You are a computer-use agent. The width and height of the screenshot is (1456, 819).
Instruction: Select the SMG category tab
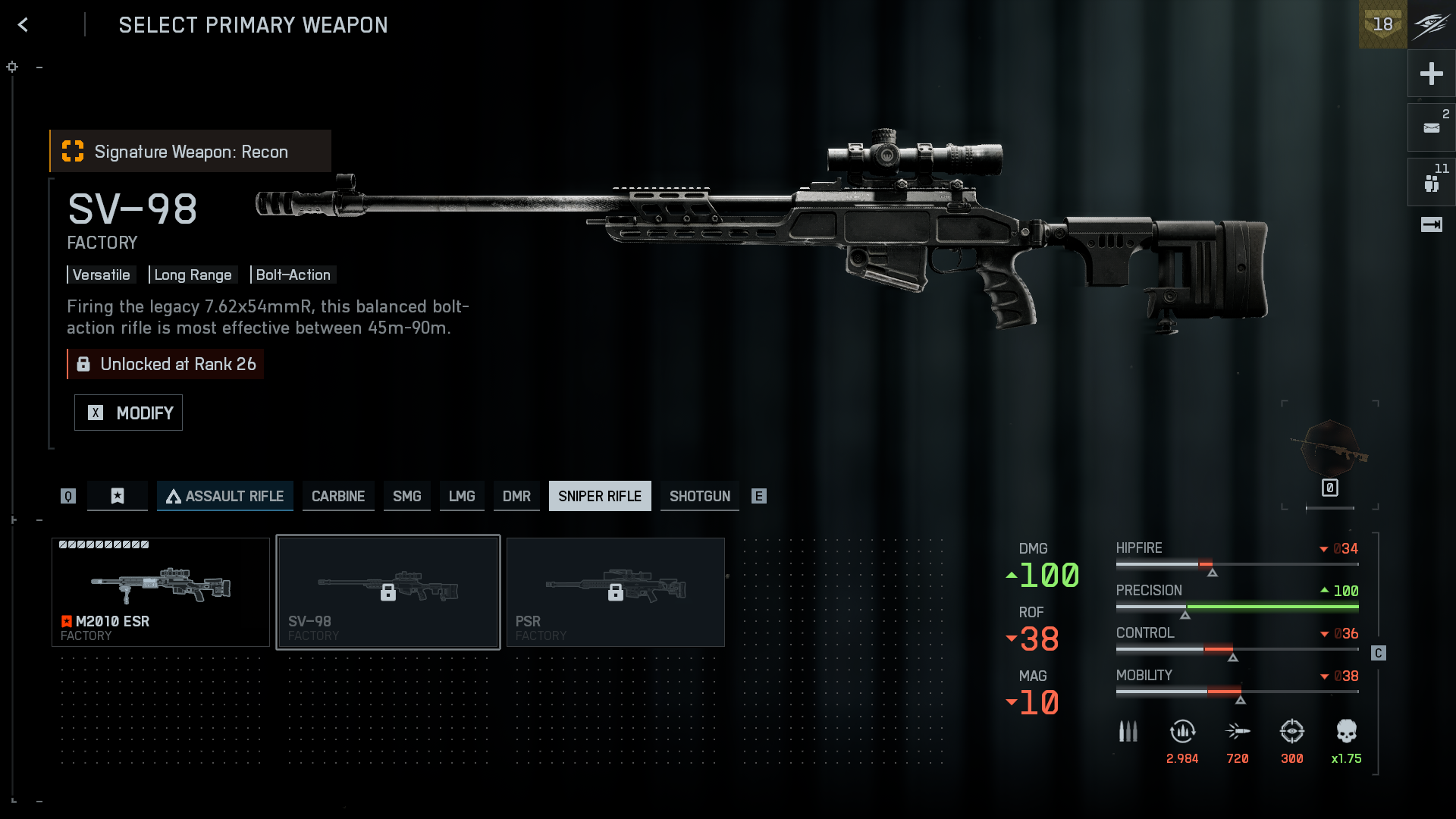(406, 496)
